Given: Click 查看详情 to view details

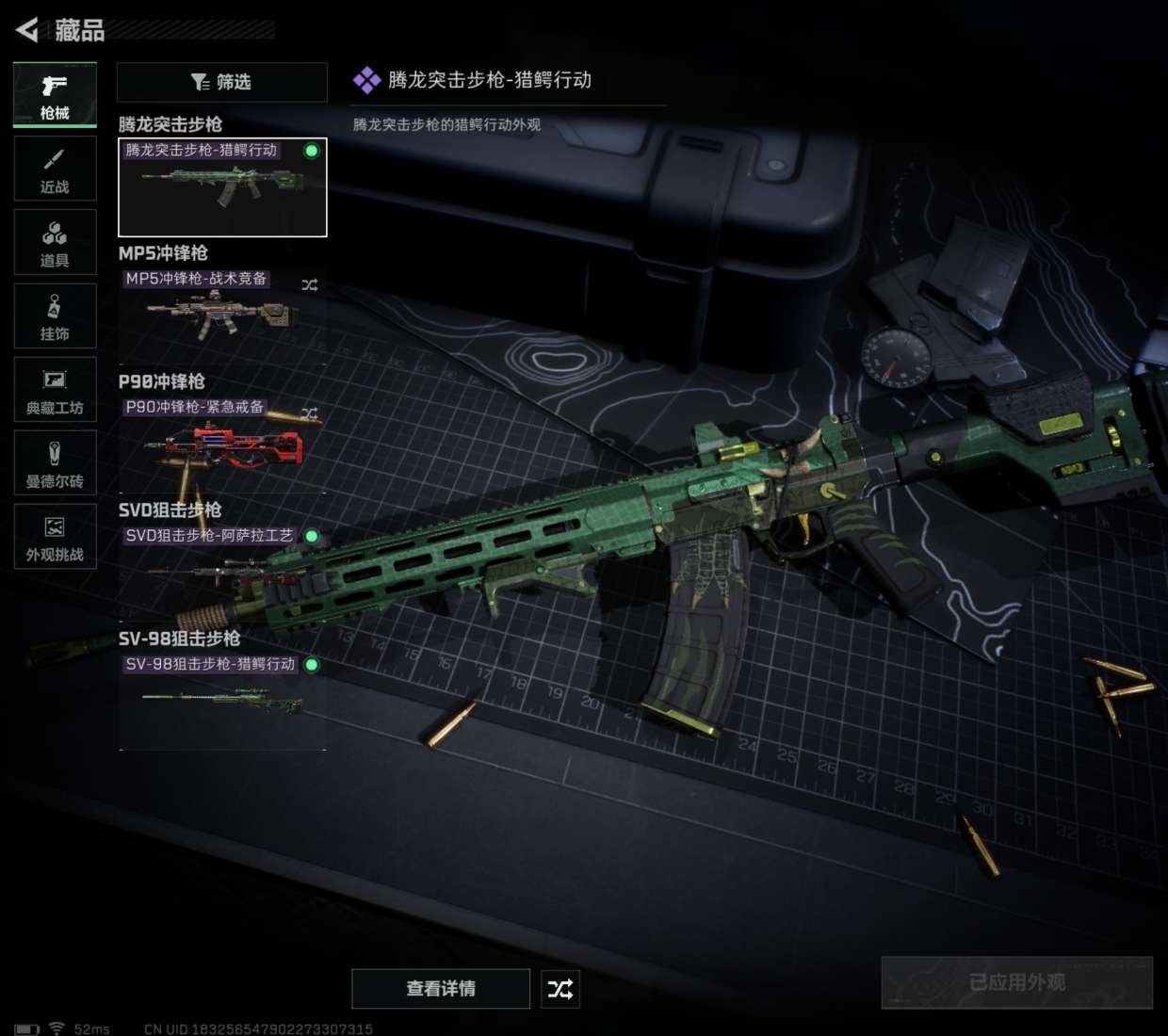Looking at the screenshot, I should tap(440, 988).
